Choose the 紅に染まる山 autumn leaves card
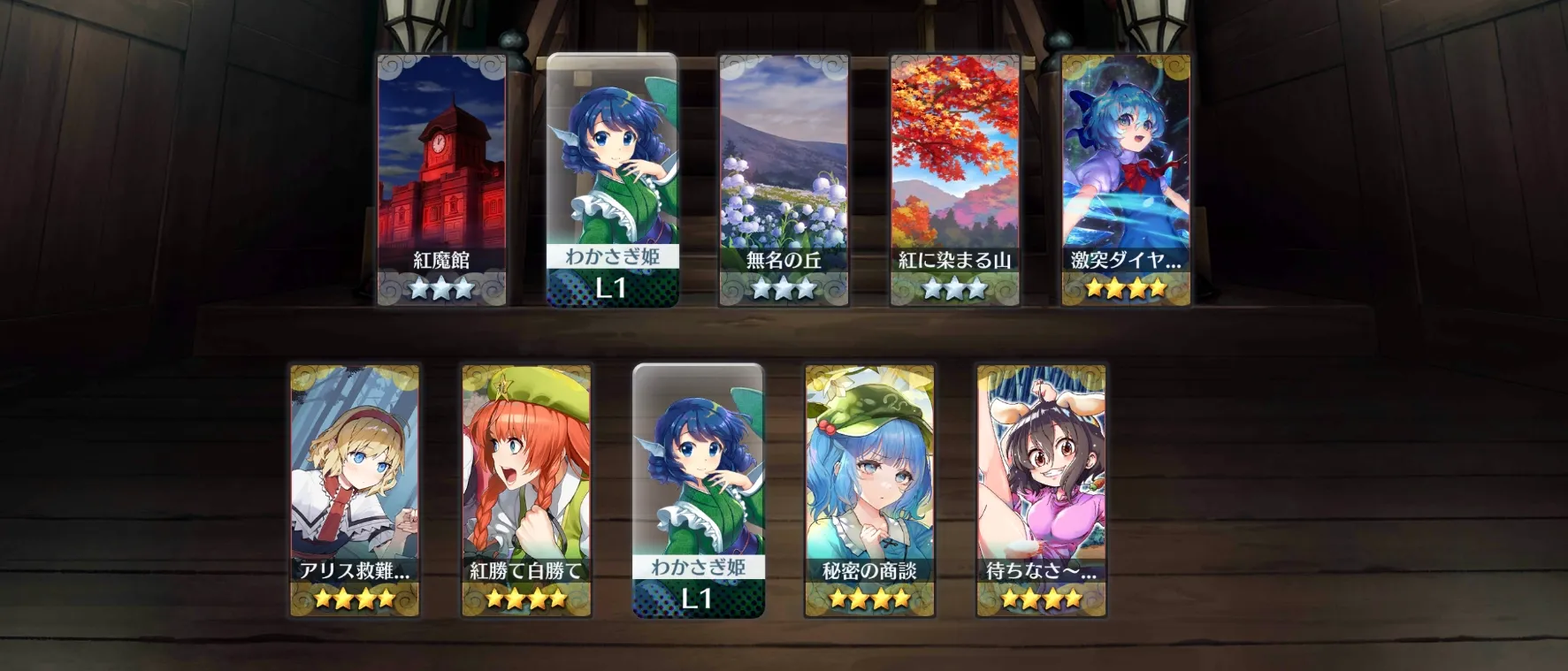1568x671 pixels. 955,179
